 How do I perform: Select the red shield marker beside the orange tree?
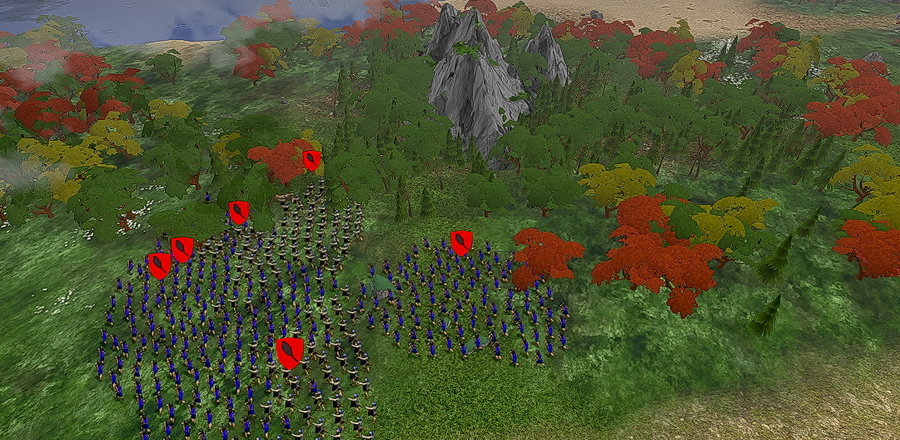coord(312,160)
